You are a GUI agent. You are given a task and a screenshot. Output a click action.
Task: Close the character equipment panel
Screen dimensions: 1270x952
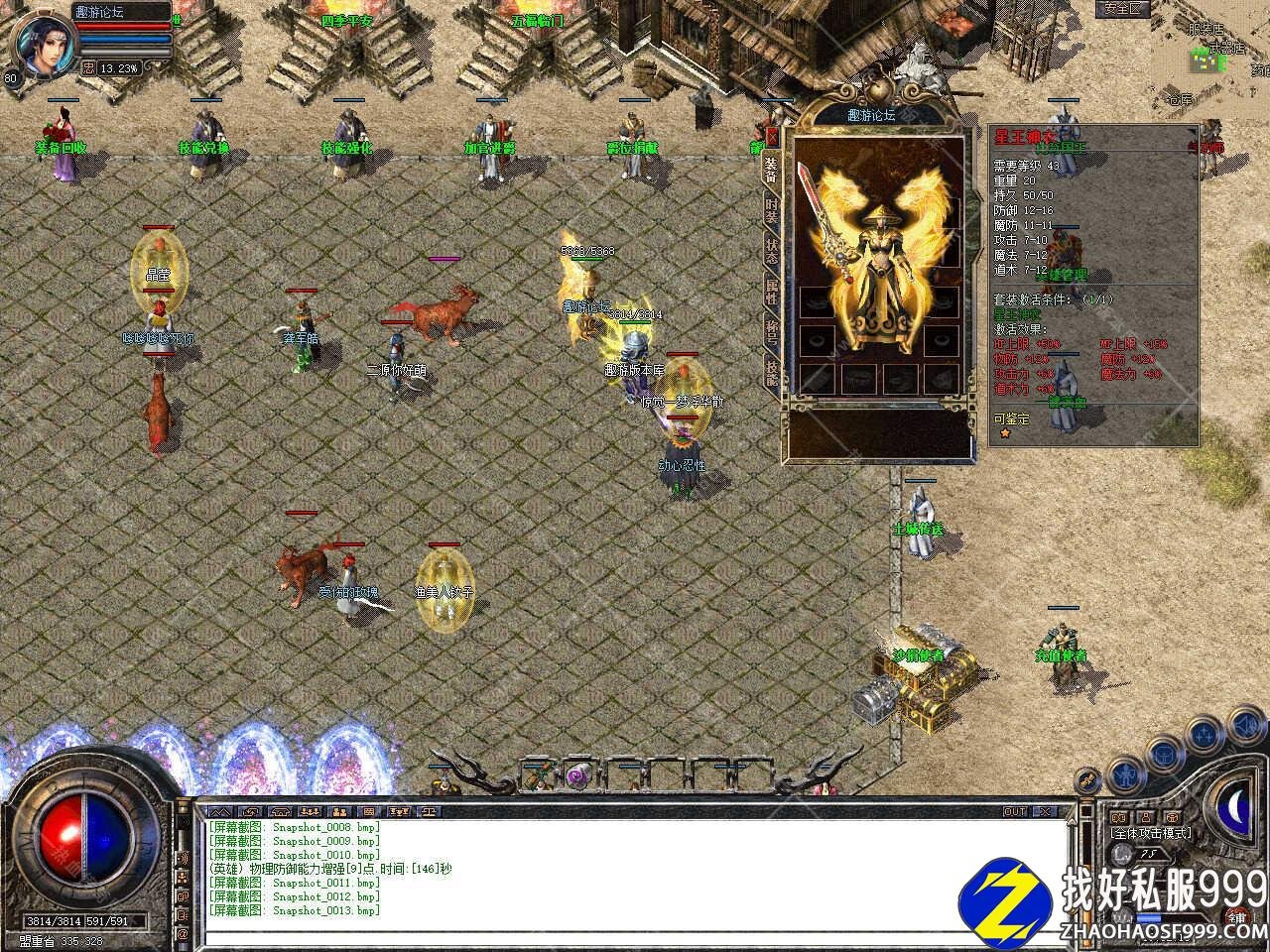pyautogui.click(x=772, y=137)
